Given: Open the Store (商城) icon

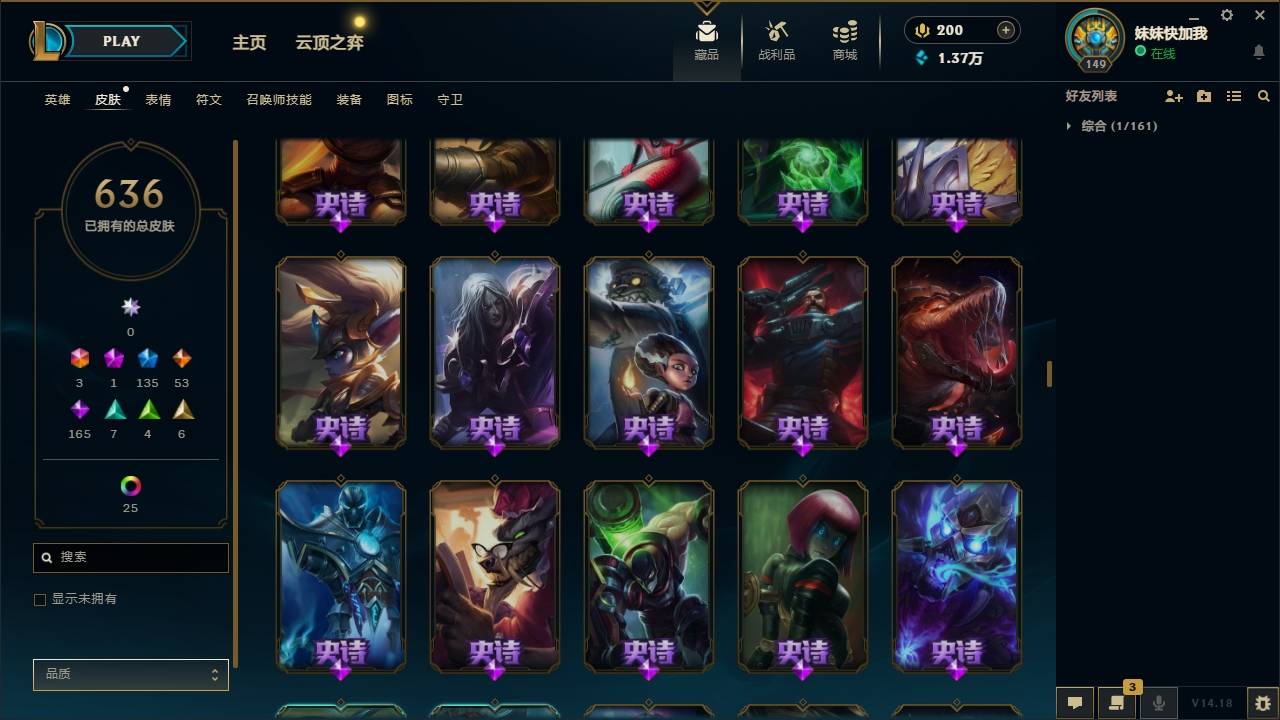Looking at the screenshot, I should 843,31.
